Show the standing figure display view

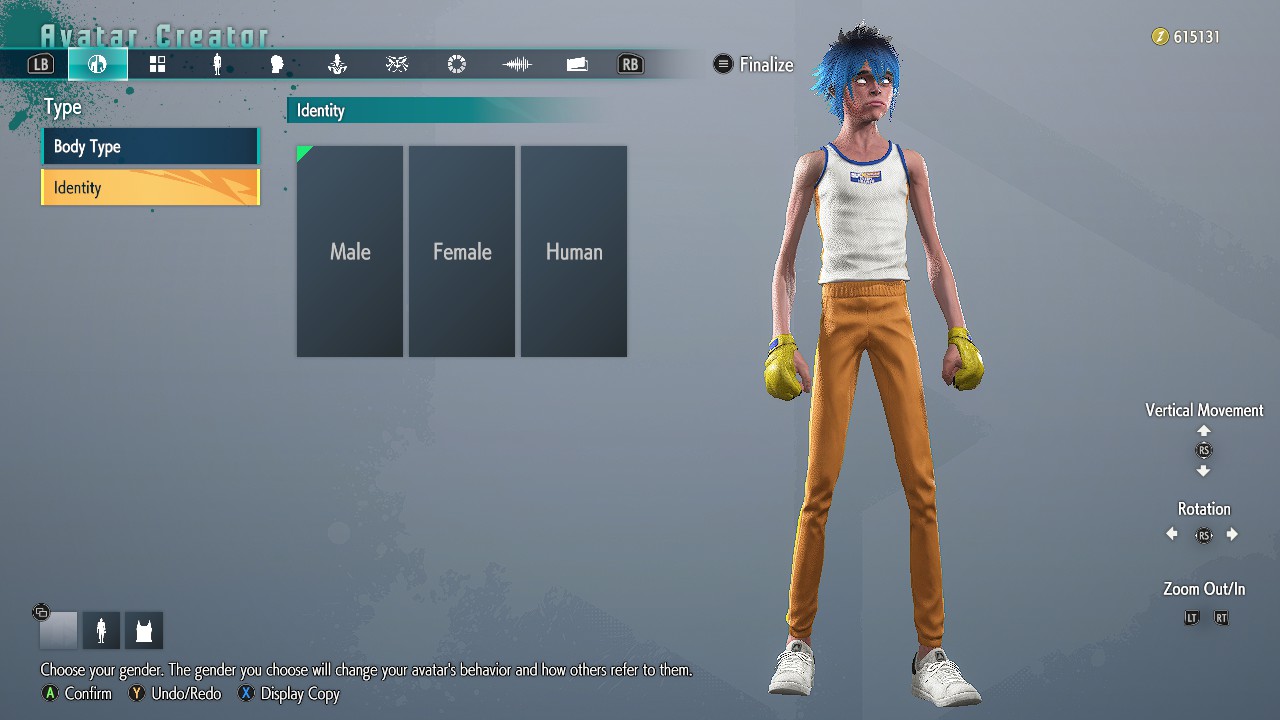101,631
